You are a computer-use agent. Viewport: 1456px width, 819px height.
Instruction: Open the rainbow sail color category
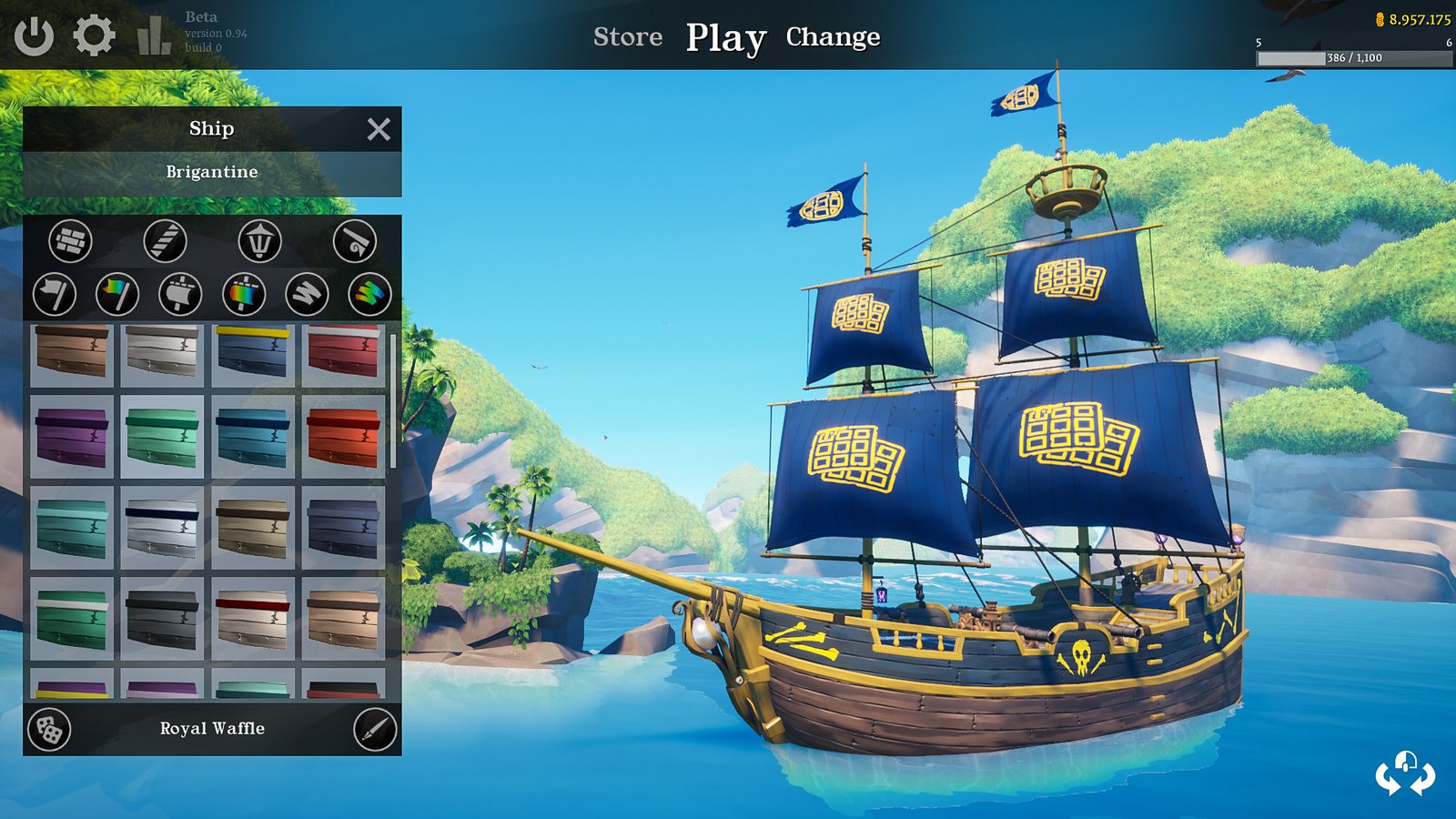coord(243,294)
